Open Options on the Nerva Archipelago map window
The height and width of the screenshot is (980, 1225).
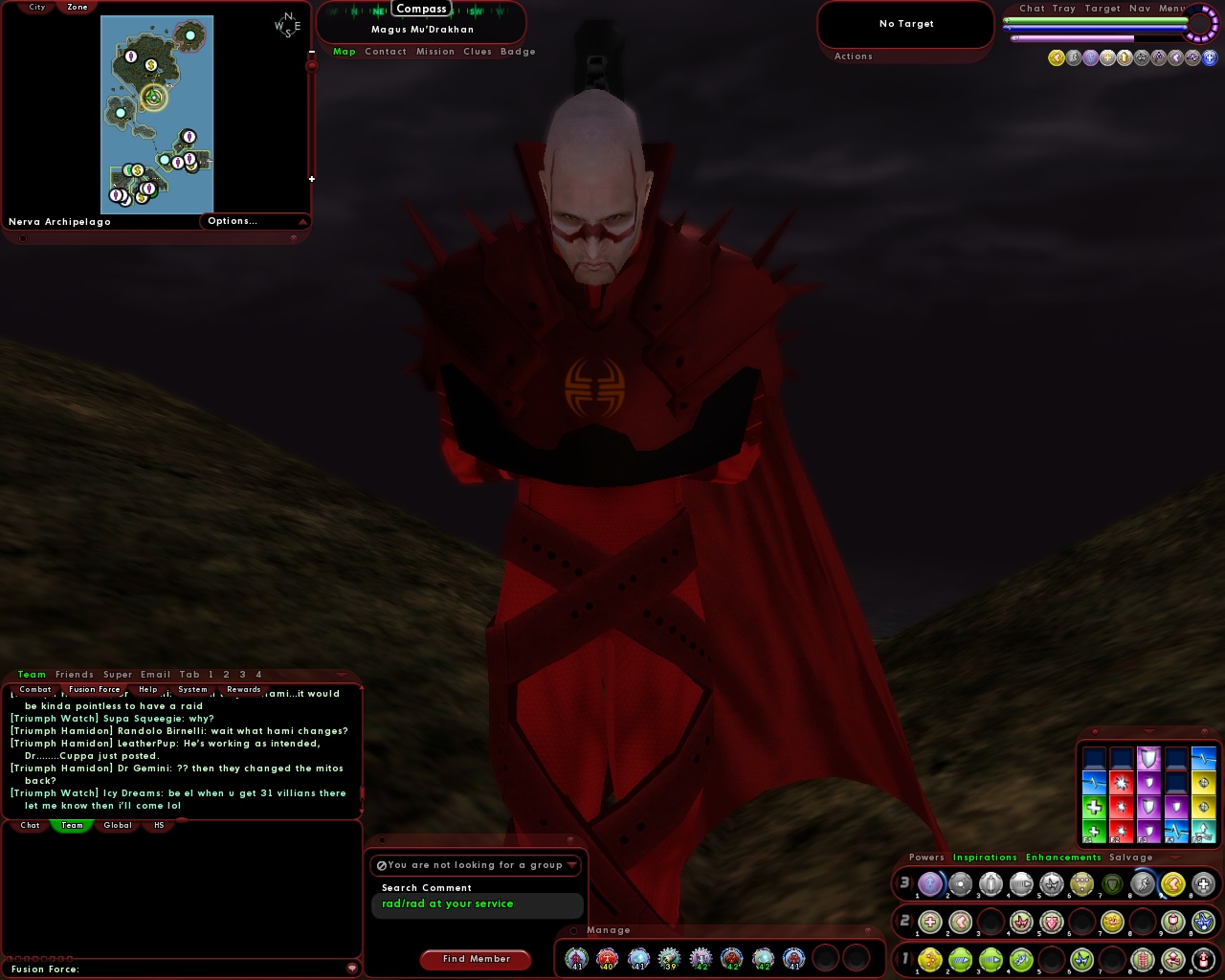233,220
